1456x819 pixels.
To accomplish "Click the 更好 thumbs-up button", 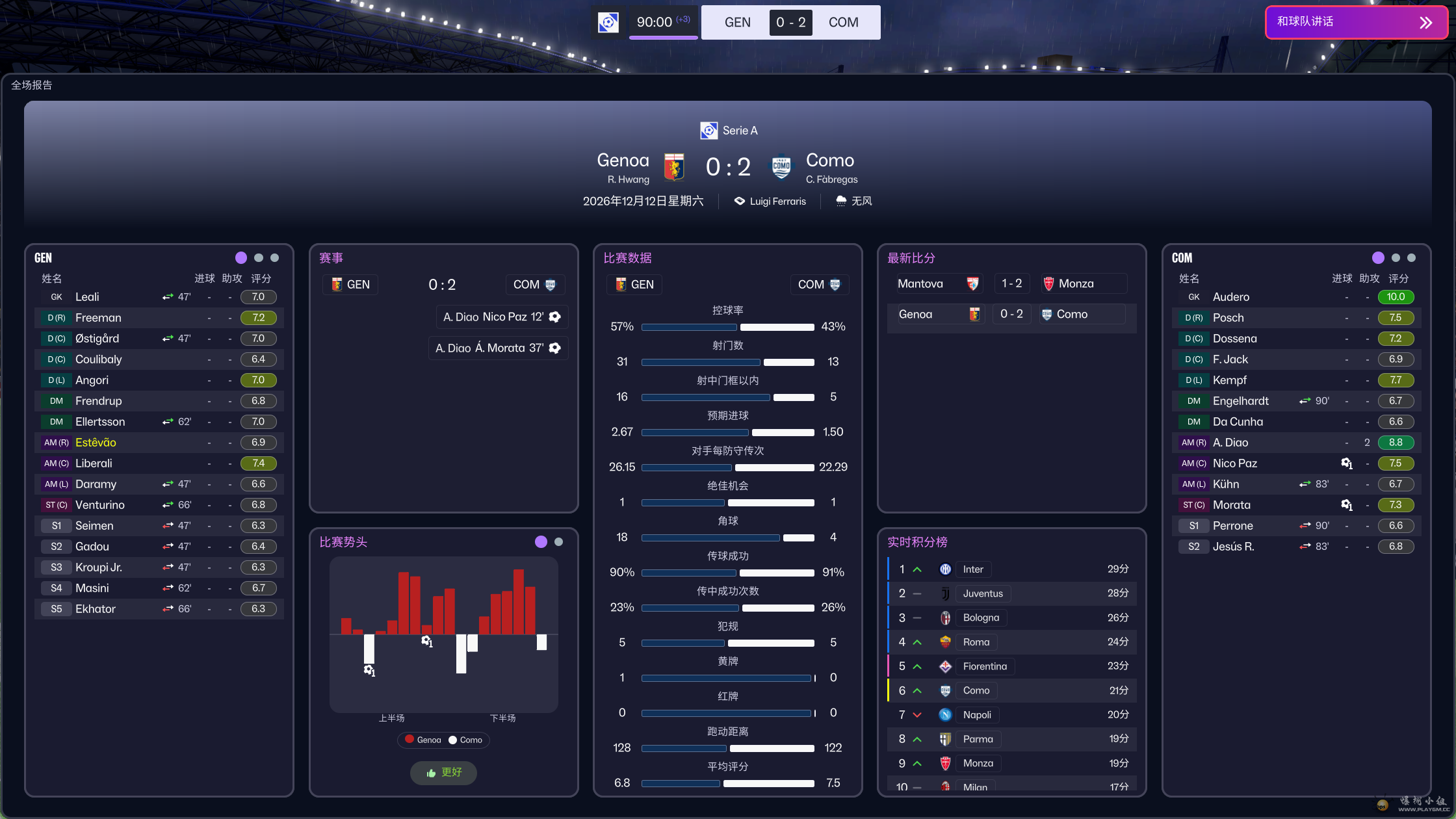I will [x=444, y=772].
